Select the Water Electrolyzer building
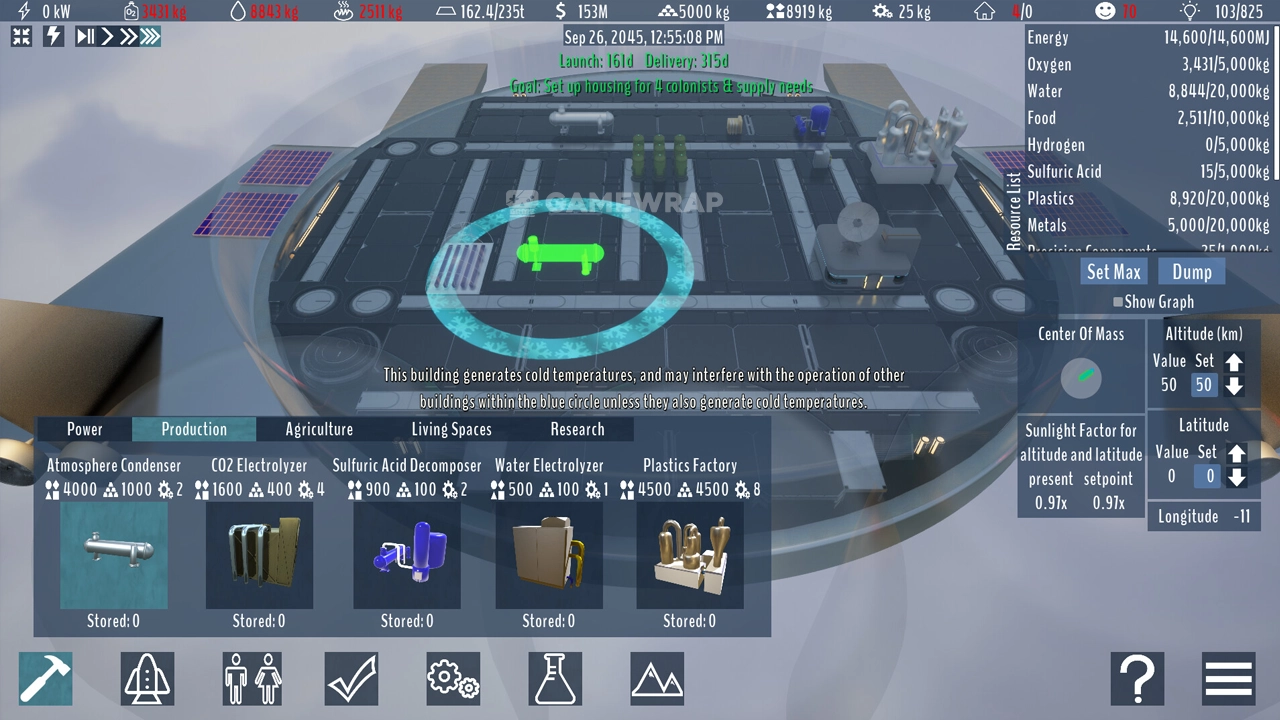The width and height of the screenshot is (1280, 720). 549,555
